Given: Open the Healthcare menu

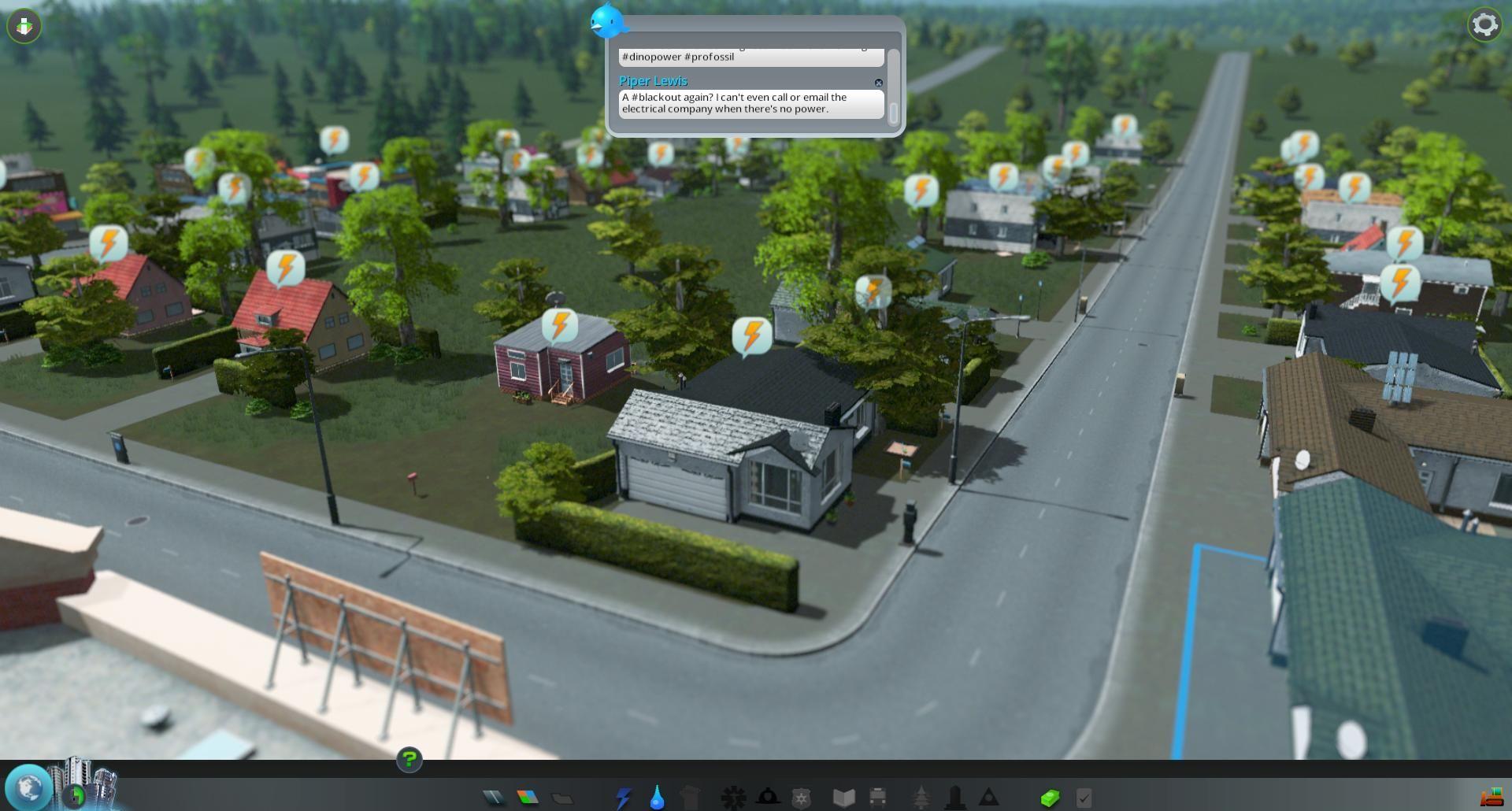Looking at the screenshot, I should (x=733, y=798).
